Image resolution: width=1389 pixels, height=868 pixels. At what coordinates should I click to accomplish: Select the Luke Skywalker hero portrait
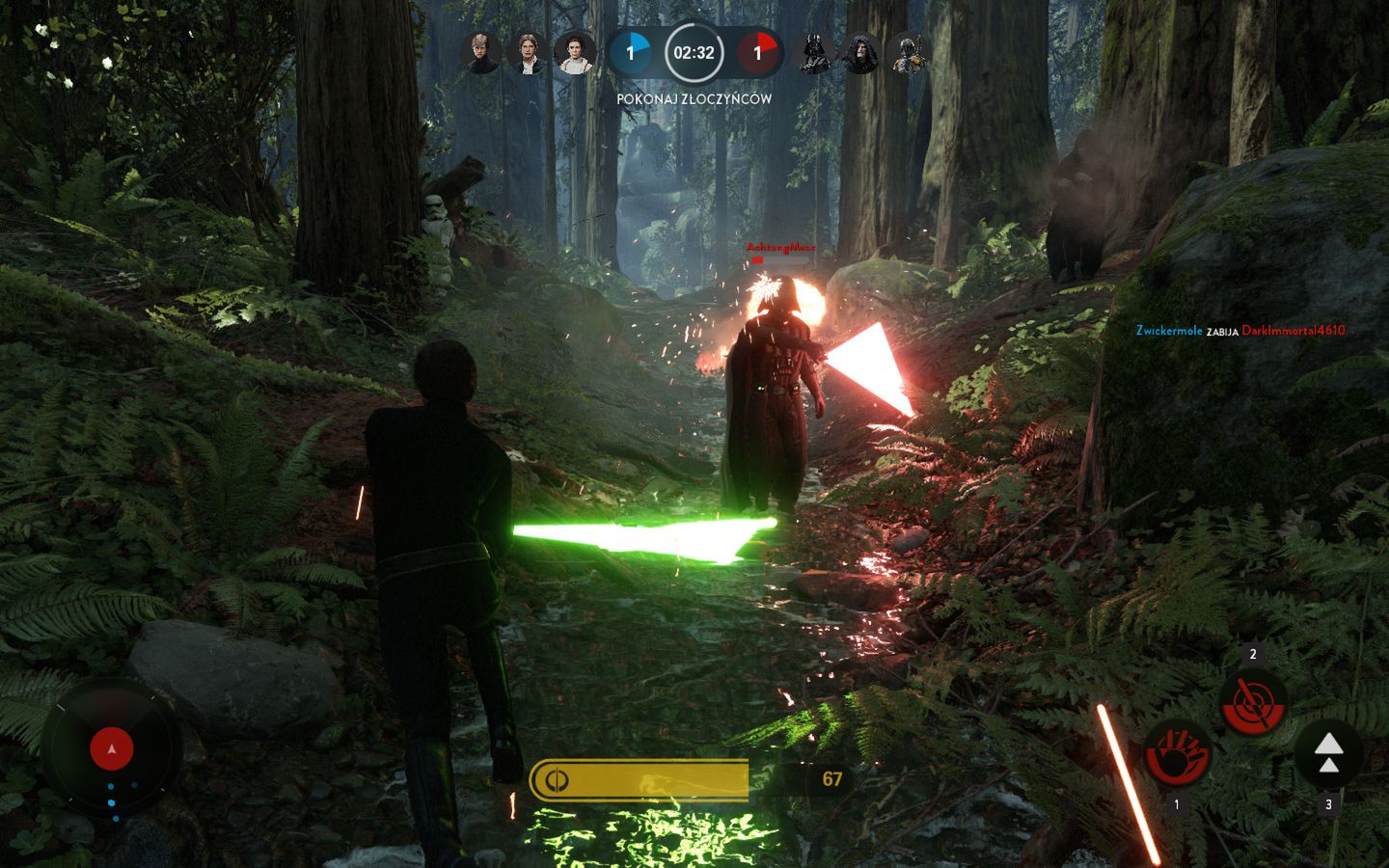tap(480, 53)
